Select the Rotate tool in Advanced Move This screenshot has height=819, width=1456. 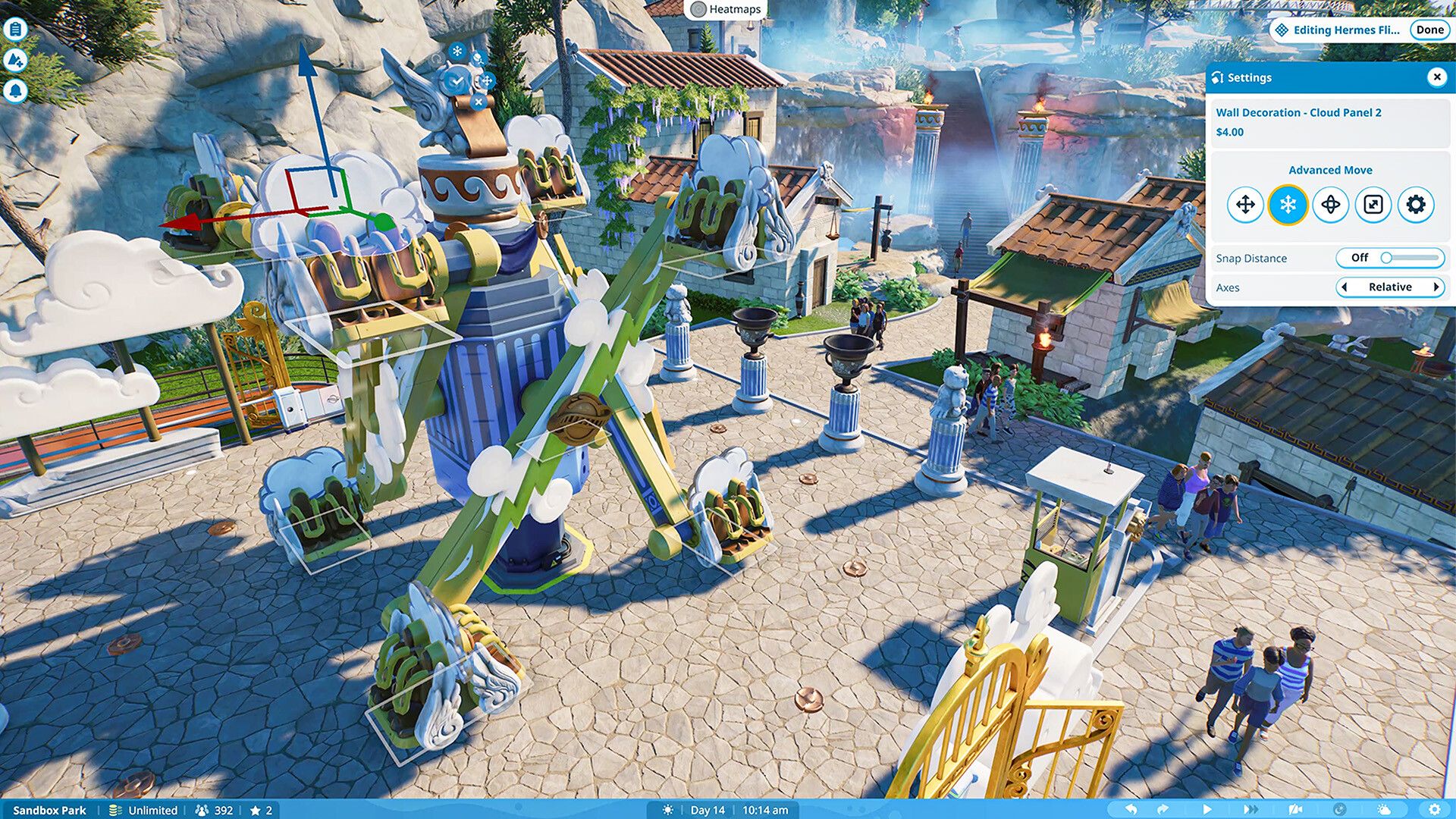[x=1331, y=205]
